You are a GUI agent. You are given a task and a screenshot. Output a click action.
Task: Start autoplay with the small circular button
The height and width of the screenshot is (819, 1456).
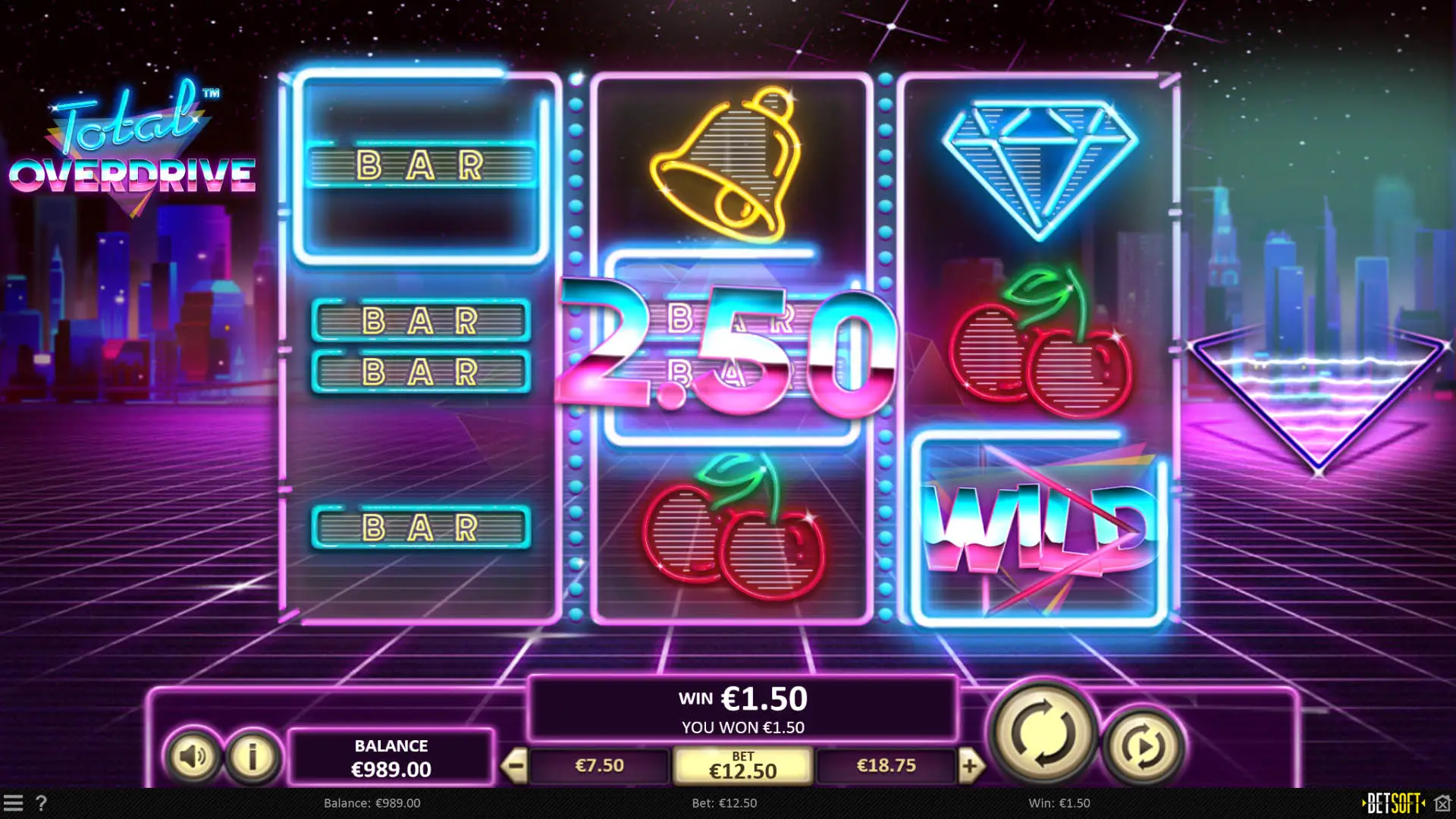[x=1143, y=747]
